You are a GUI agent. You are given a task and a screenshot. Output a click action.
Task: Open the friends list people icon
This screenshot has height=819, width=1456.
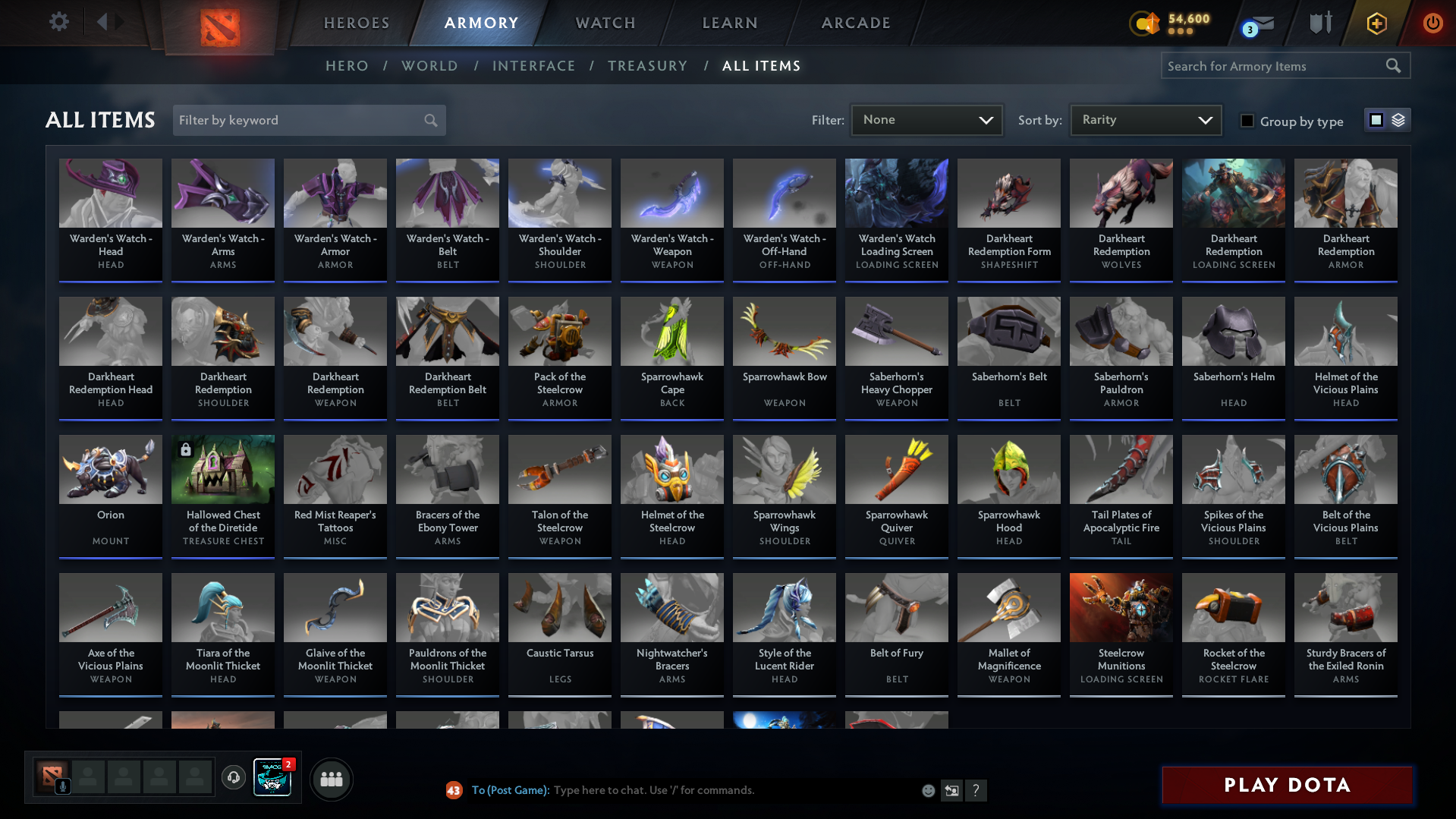[x=332, y=779]
